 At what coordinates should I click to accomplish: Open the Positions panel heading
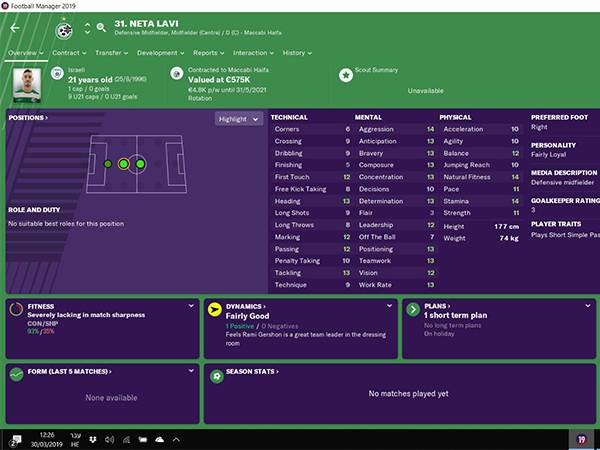[28, 118]
